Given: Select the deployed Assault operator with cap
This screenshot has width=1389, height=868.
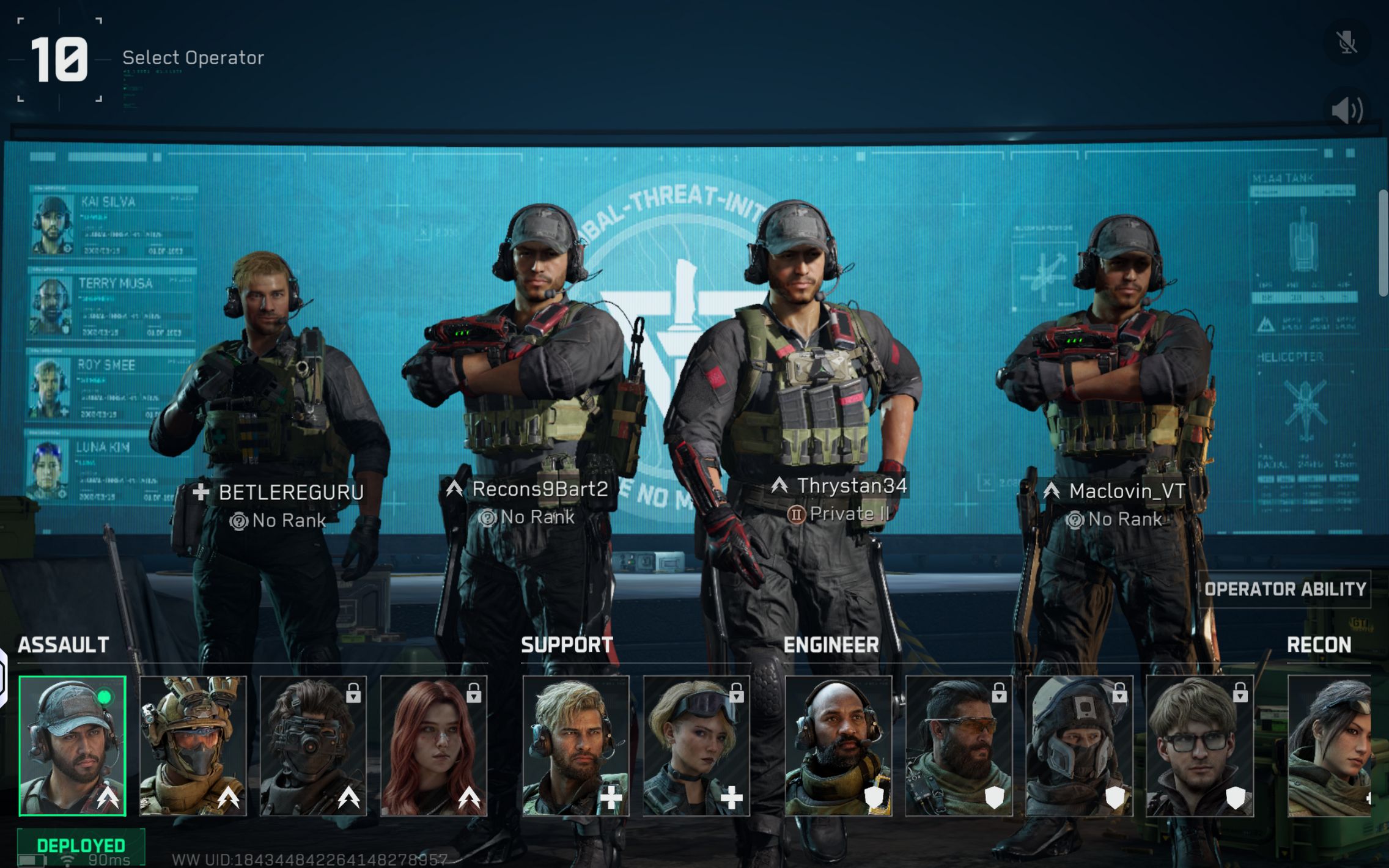Looking at the screenshot, I should (72, 746).
